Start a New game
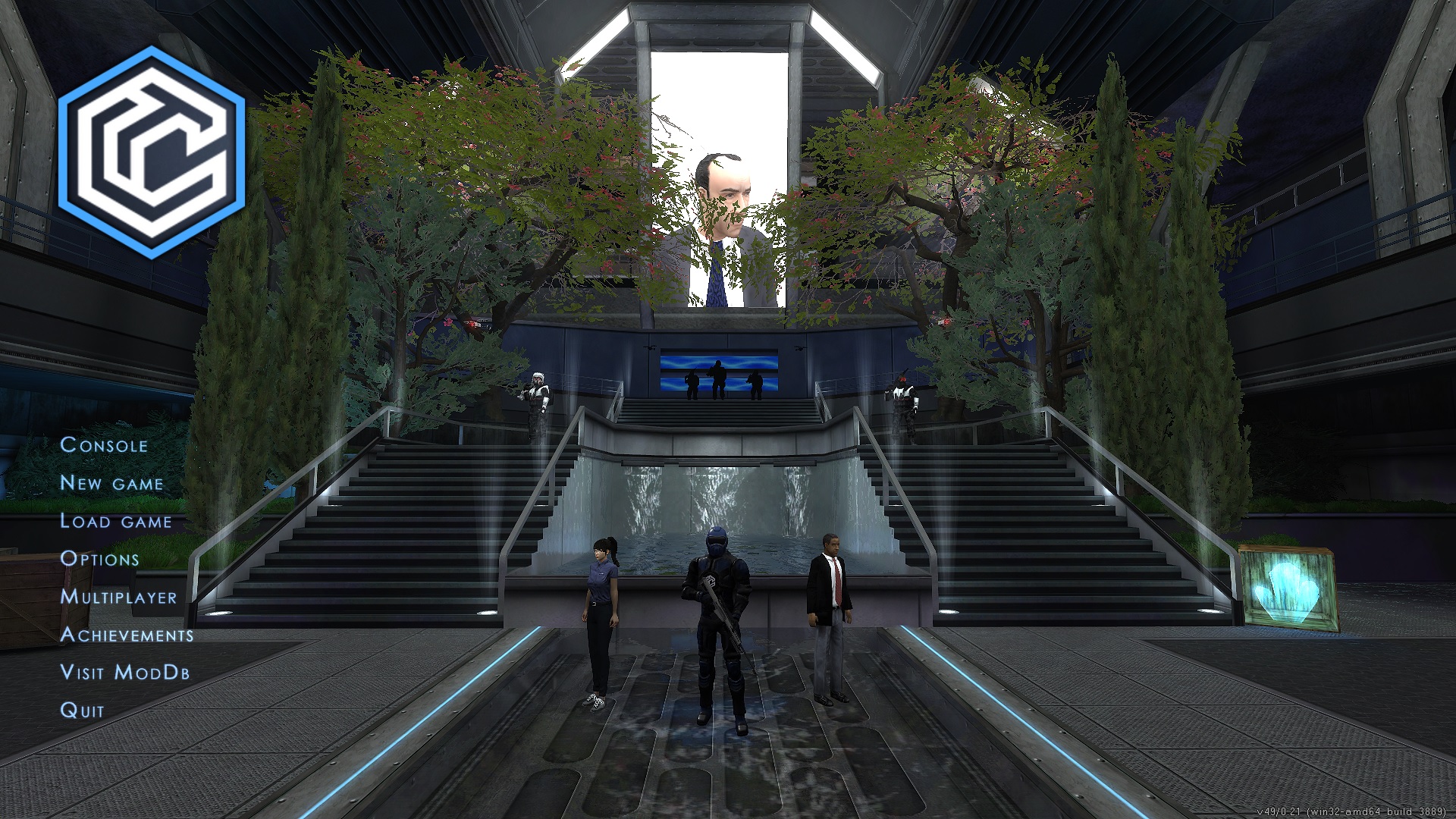This screenshot has width=1456, height=819. [111, 483]
